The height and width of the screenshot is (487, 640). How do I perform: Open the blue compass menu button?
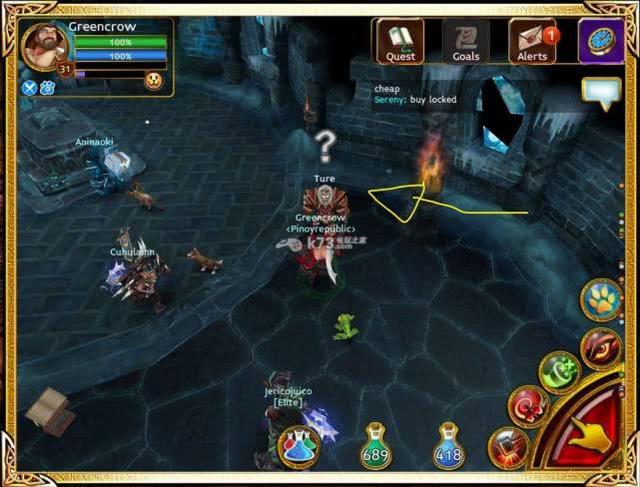pos(603,42)
